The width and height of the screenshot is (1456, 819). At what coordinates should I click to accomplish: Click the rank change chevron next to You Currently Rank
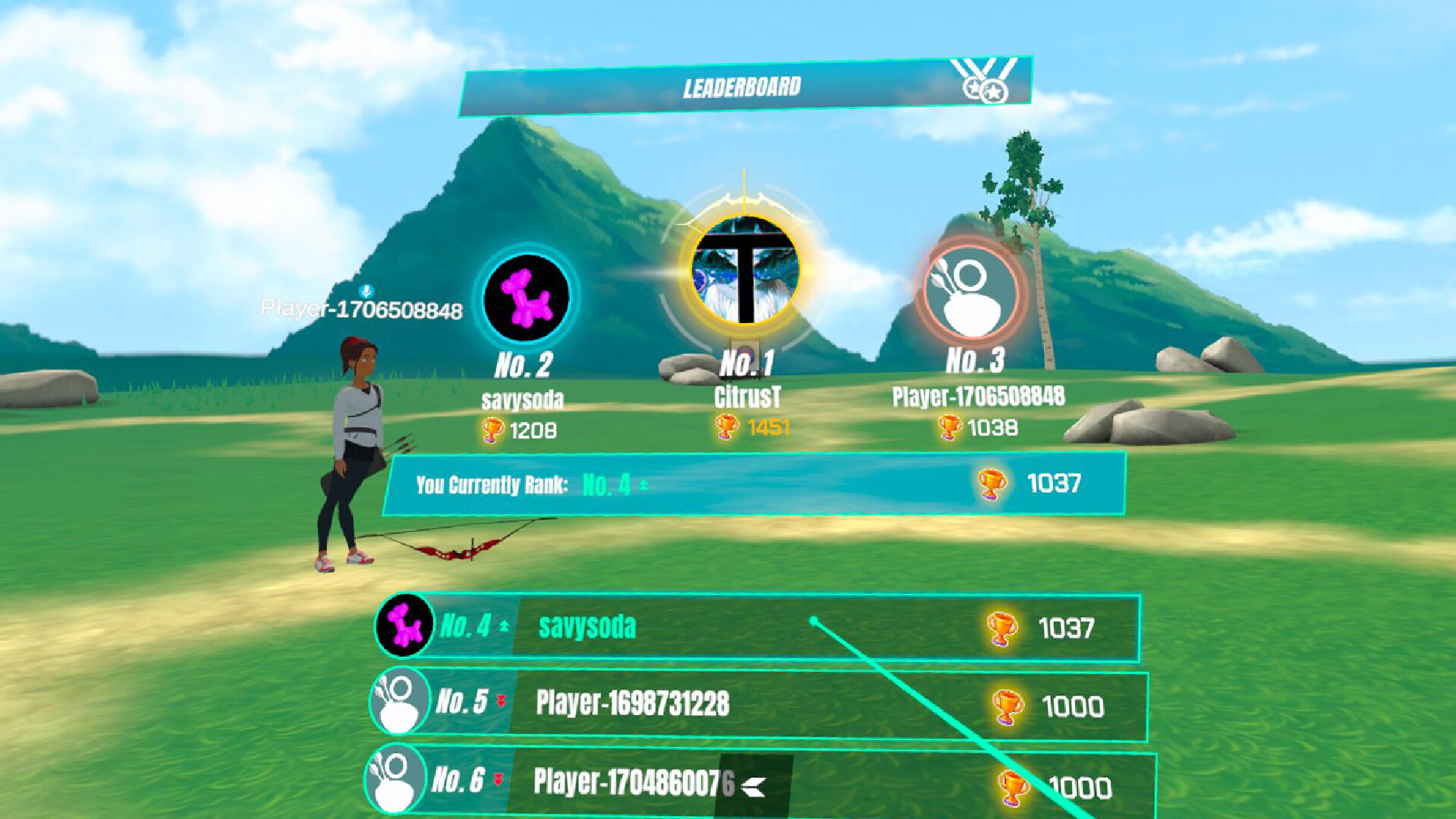click(643, 484)
